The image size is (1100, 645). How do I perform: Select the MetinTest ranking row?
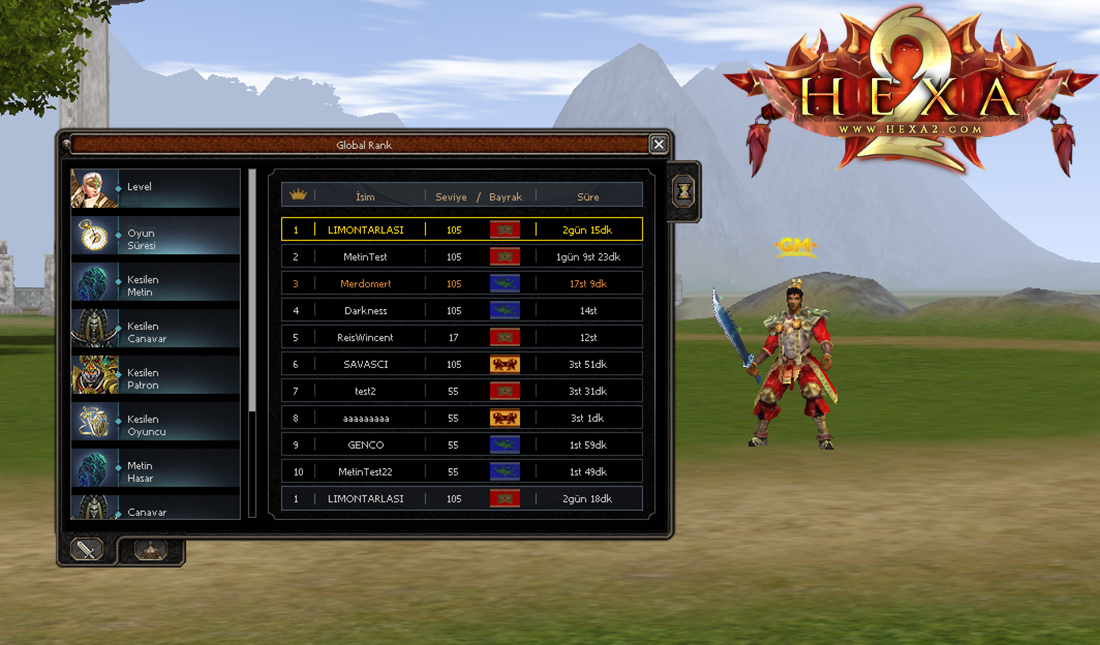coord(462,257)
